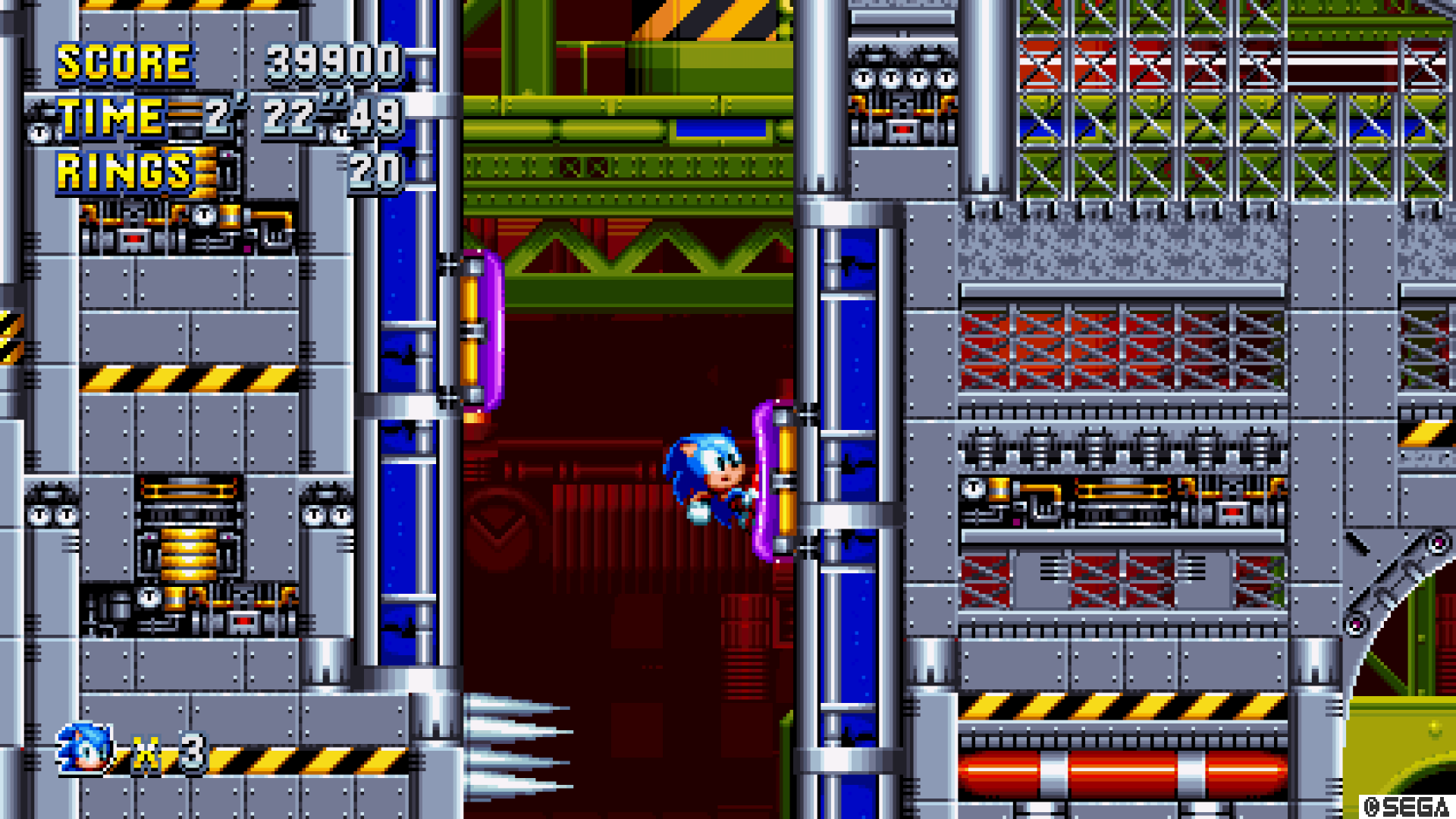Click the score value 39900
1456x819 pixels.
click(334, 61)
